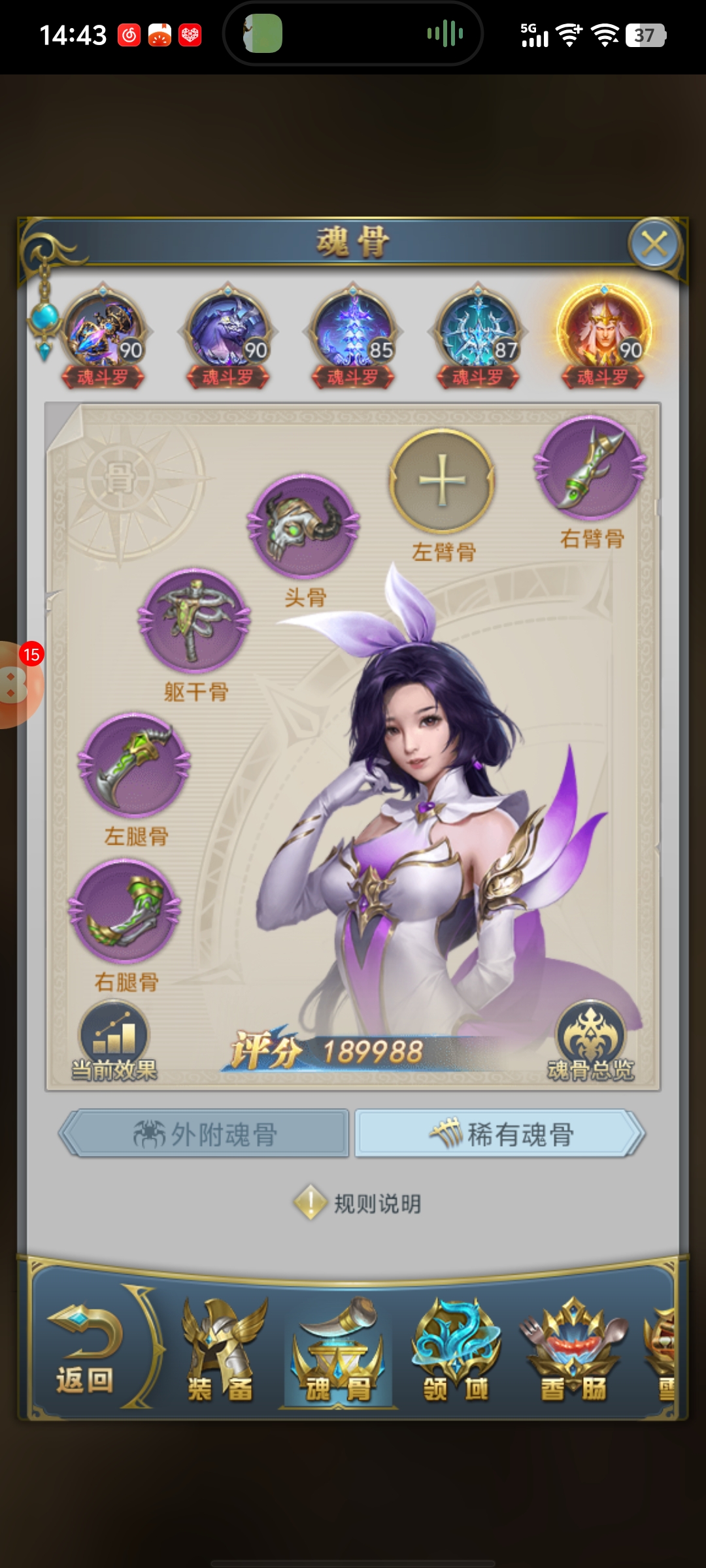This screenshot has width=706, height=1568.
Task: Inspect the 躯干骨 torso bone slot
Action: (195, 621)
